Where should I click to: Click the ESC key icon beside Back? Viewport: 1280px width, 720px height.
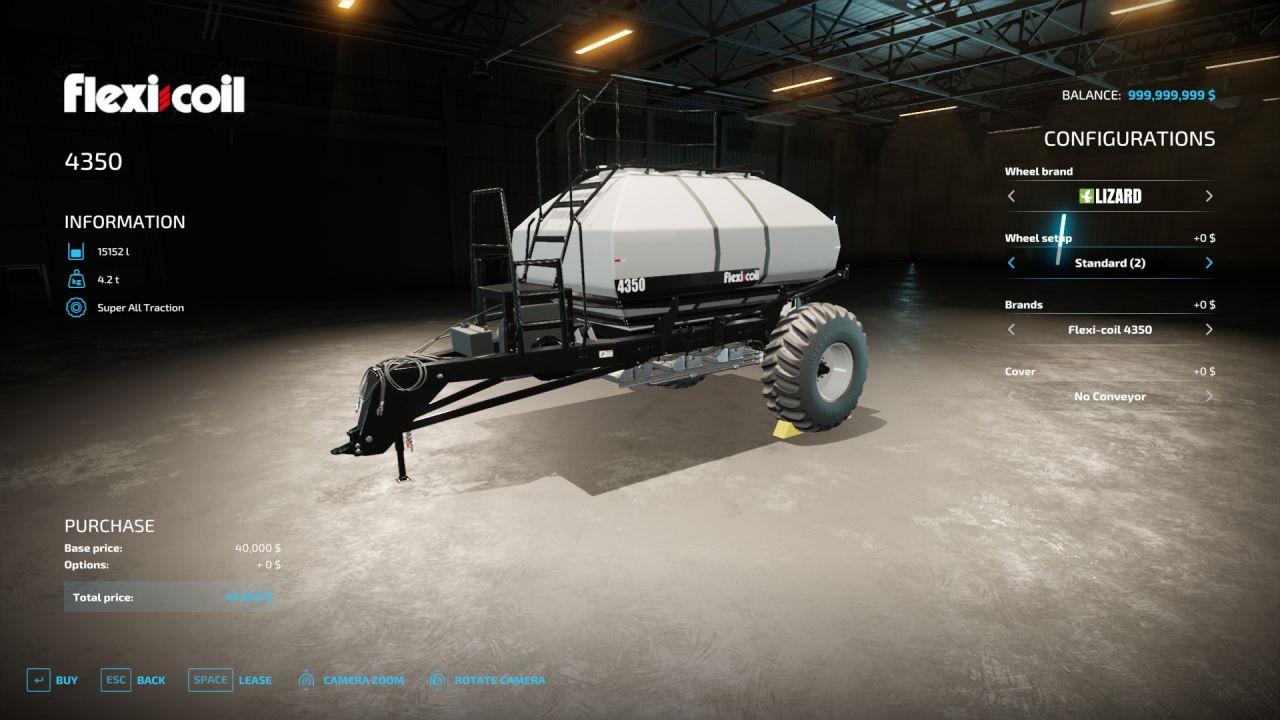point(113,680)
